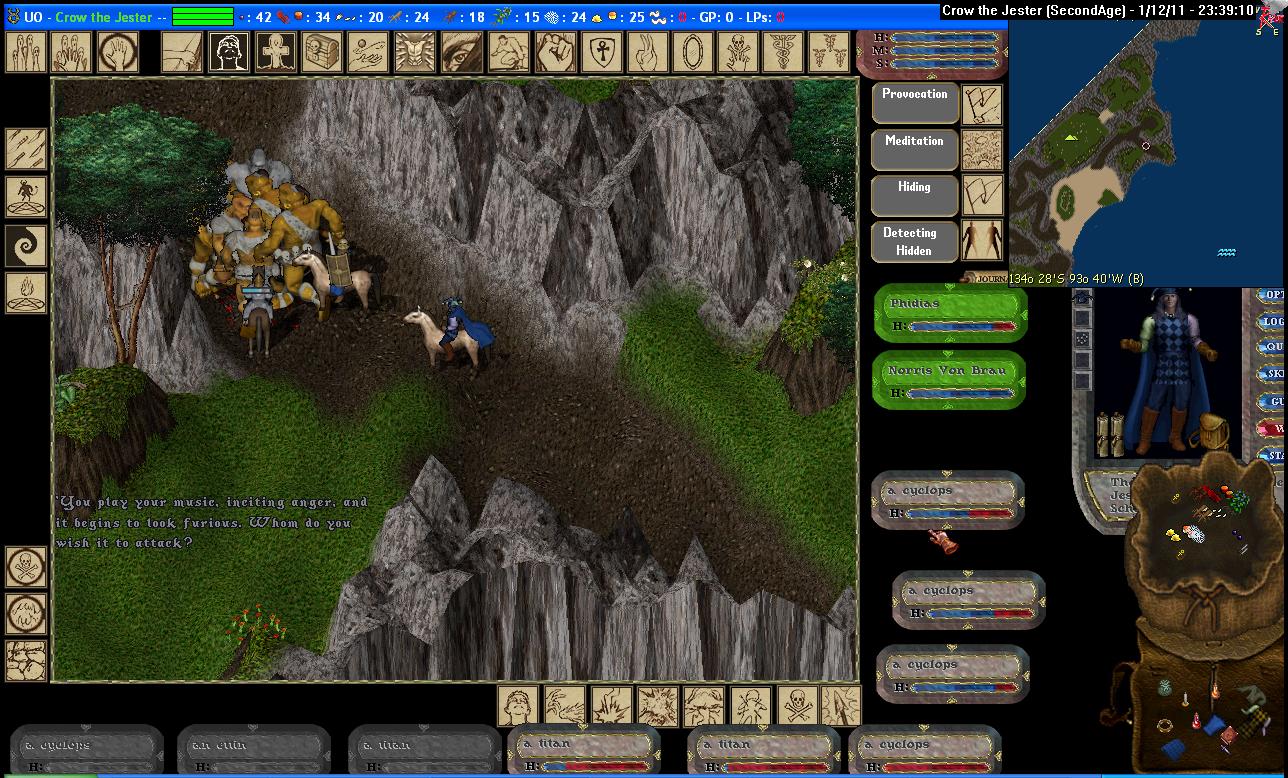Activate the spiral icon on left bar

coord(26,245)
